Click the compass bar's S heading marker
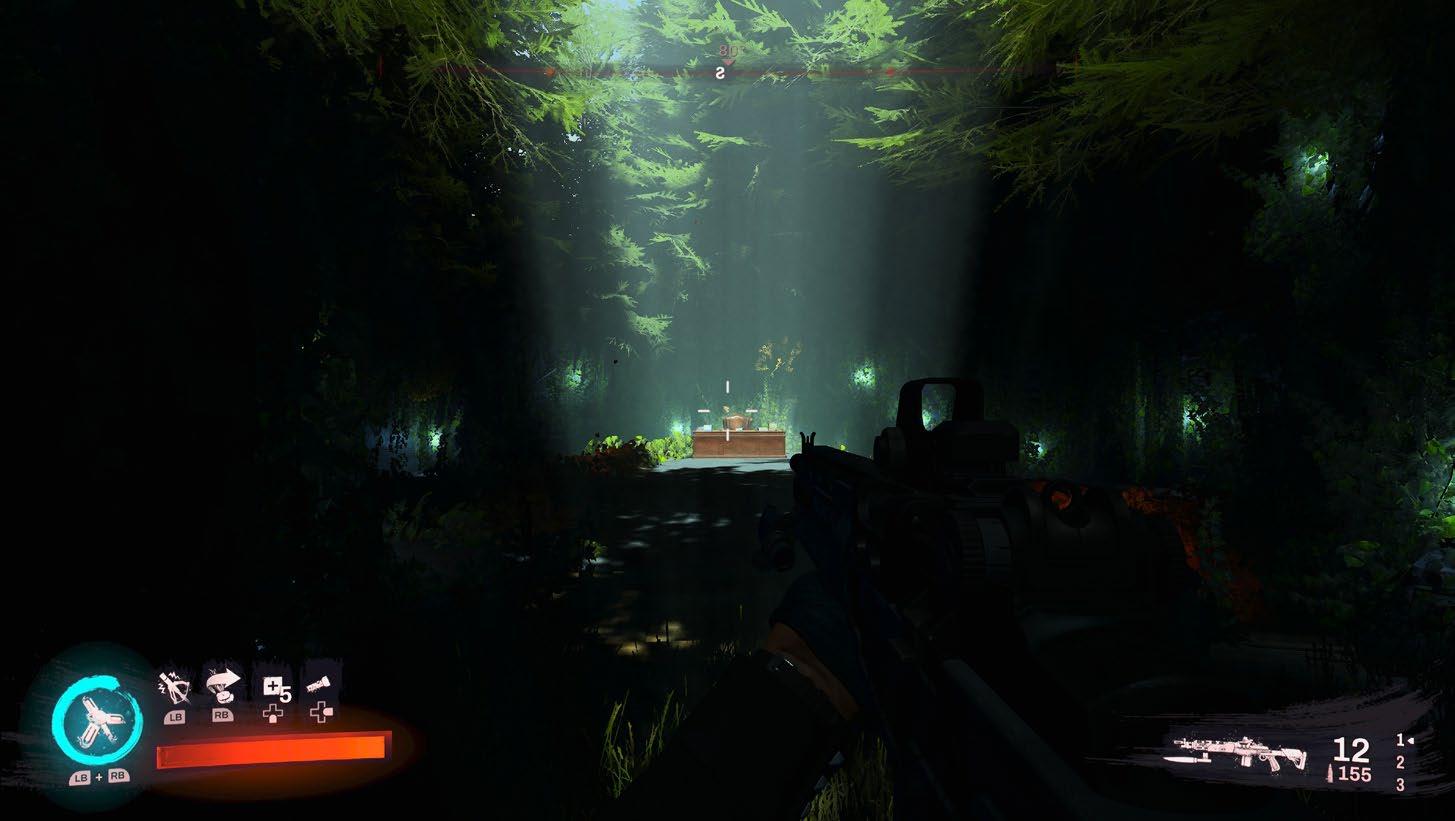This screenshot has width=1455, height=821. tap(719, 72)
